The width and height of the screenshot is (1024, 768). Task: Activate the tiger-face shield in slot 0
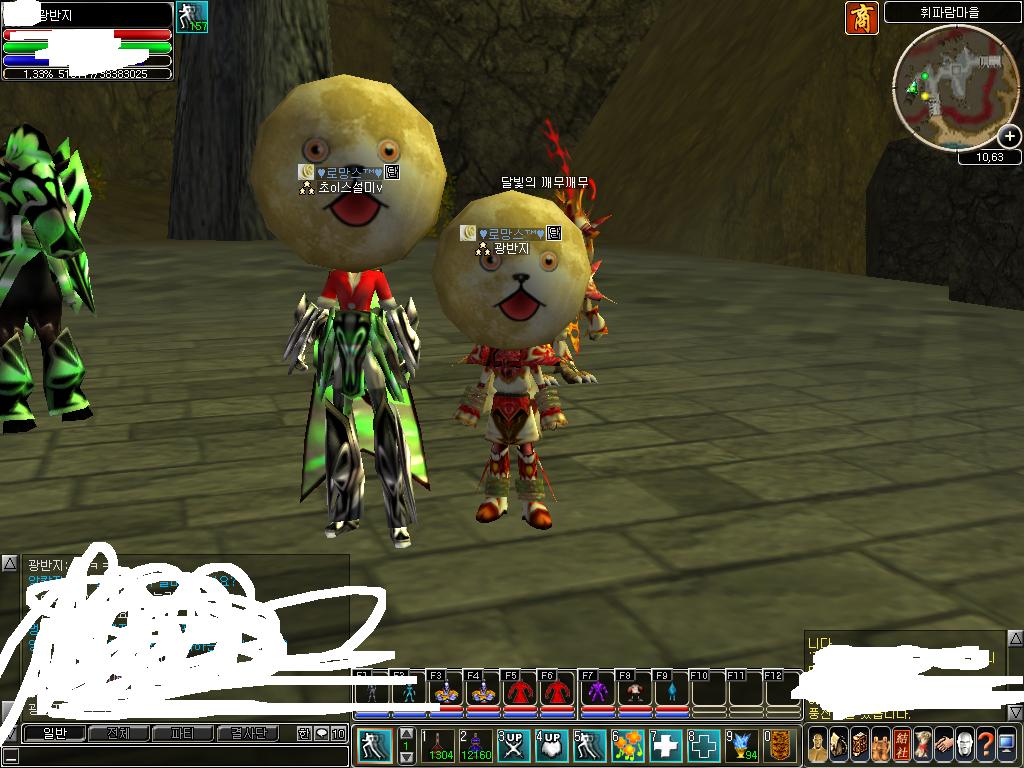point(781,746)
